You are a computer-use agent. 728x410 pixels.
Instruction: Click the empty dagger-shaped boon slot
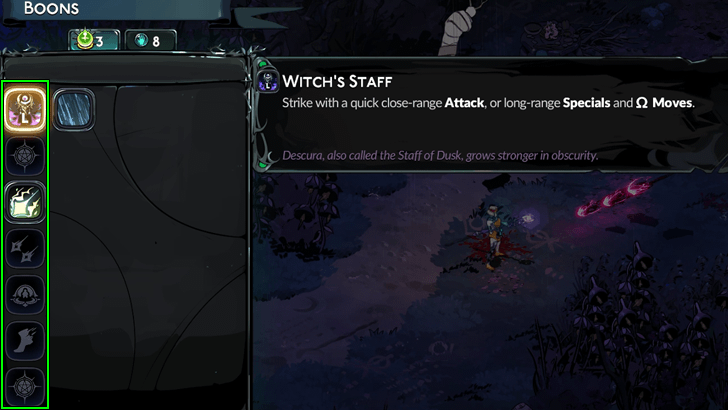(25, 246)
